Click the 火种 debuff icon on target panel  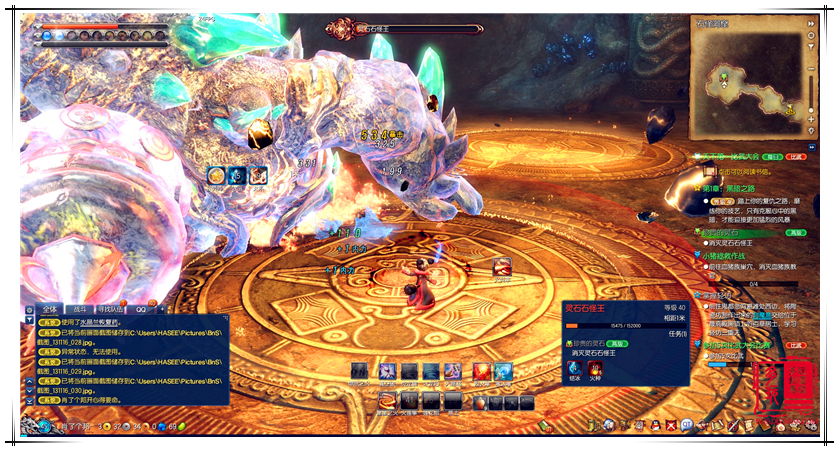(596, 366)
